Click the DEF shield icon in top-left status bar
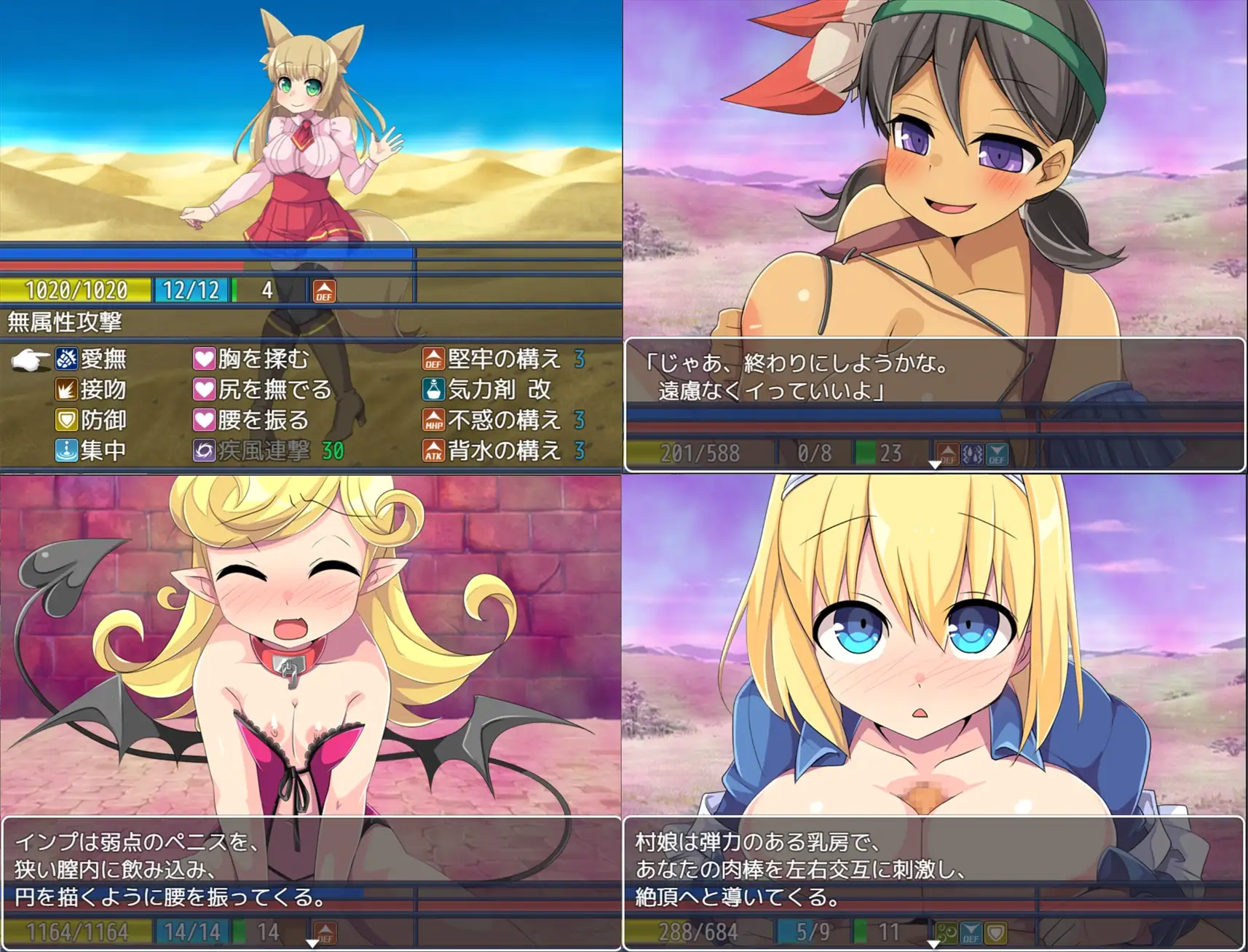This screenshot has width=1248, height=952. [325, 290]
